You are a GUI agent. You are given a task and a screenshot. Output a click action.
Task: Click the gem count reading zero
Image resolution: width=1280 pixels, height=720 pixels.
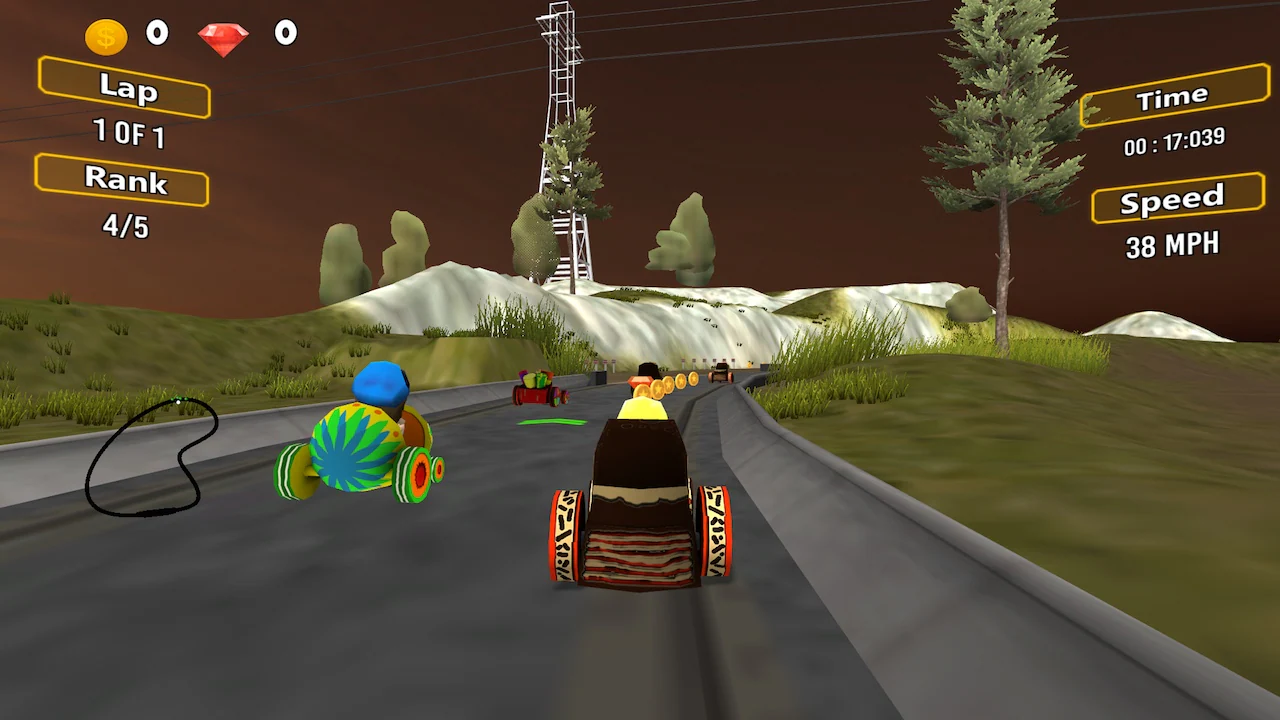tap(286, 33)
